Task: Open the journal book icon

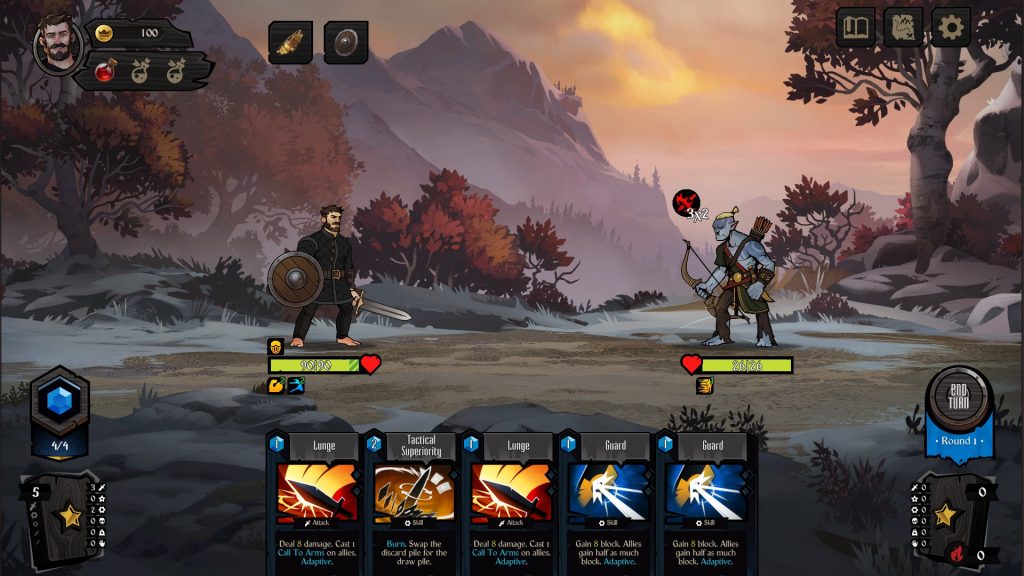Action: pos(856,28)
